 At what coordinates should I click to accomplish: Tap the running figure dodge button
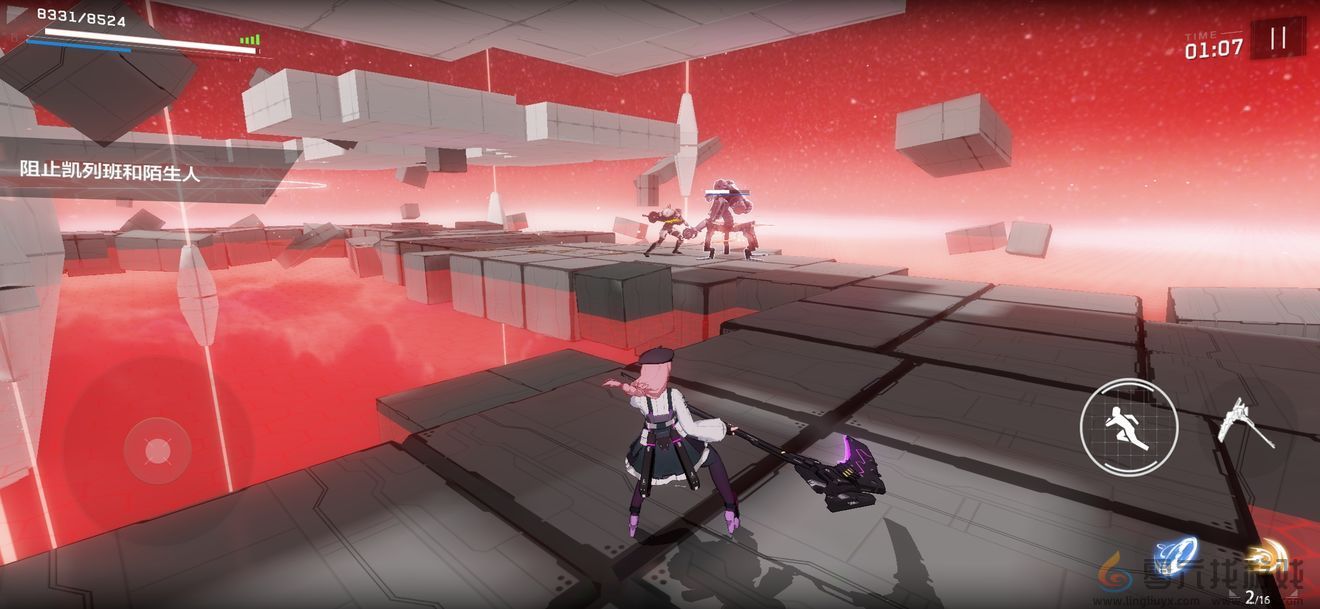tap(1129, 428)
